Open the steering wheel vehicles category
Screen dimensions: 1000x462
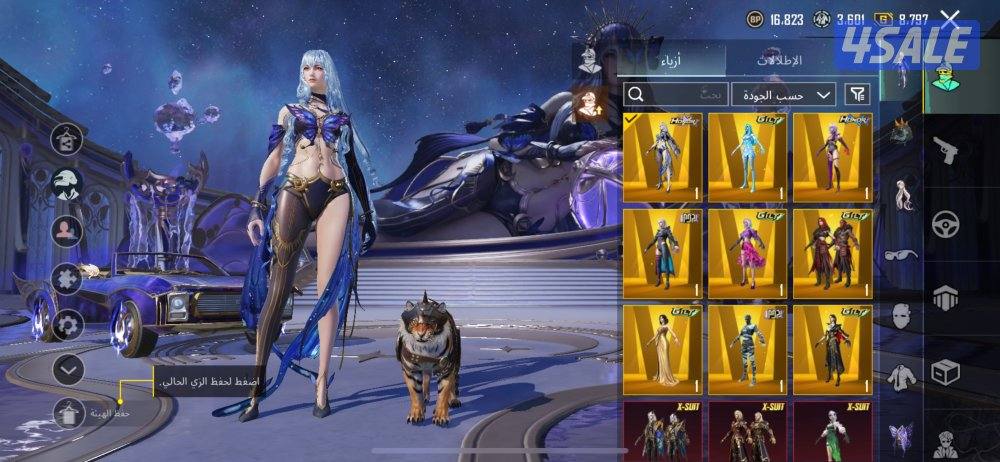[943, 223]
